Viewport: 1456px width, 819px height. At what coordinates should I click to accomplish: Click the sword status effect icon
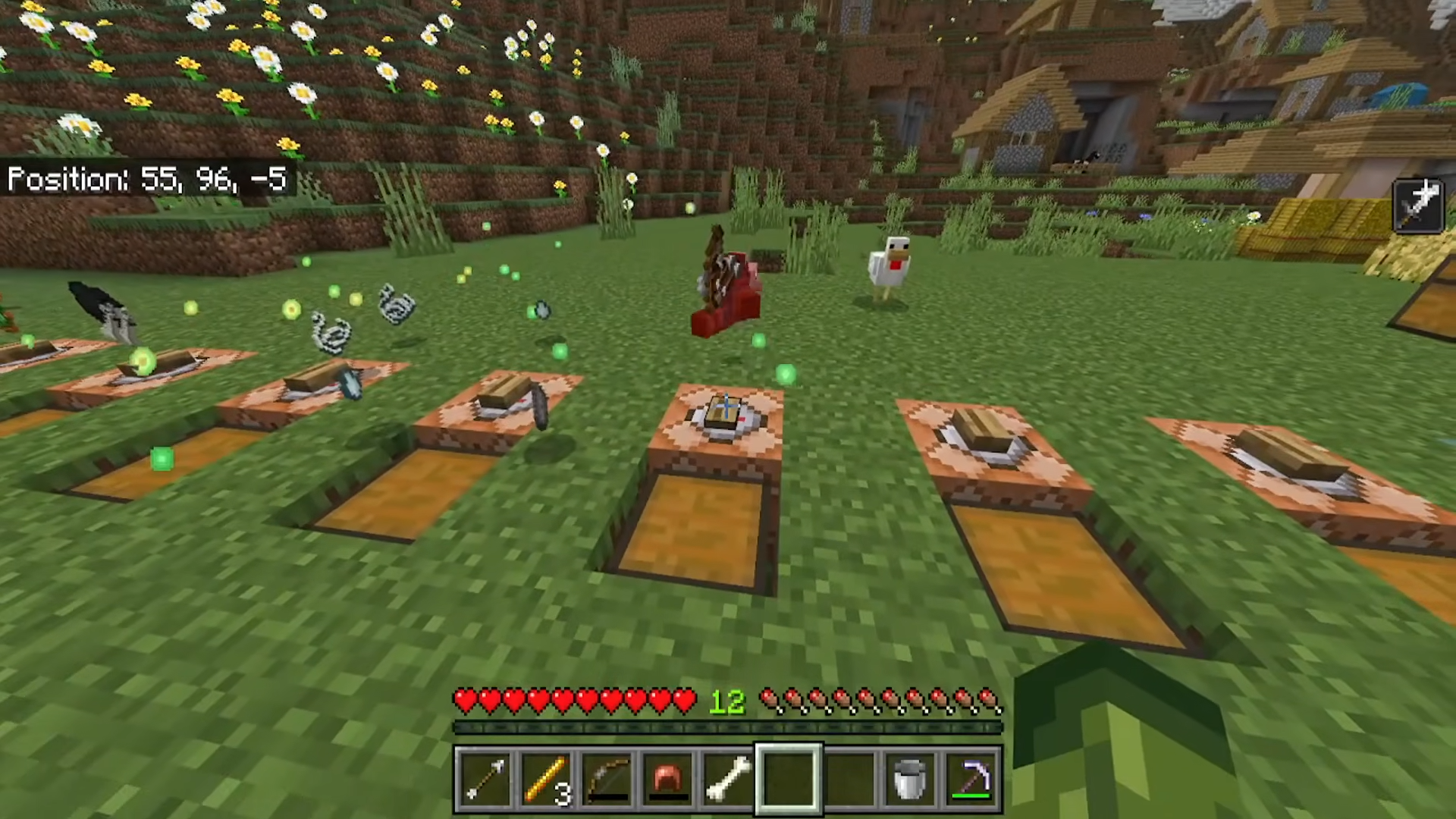tap(1418, 206)
